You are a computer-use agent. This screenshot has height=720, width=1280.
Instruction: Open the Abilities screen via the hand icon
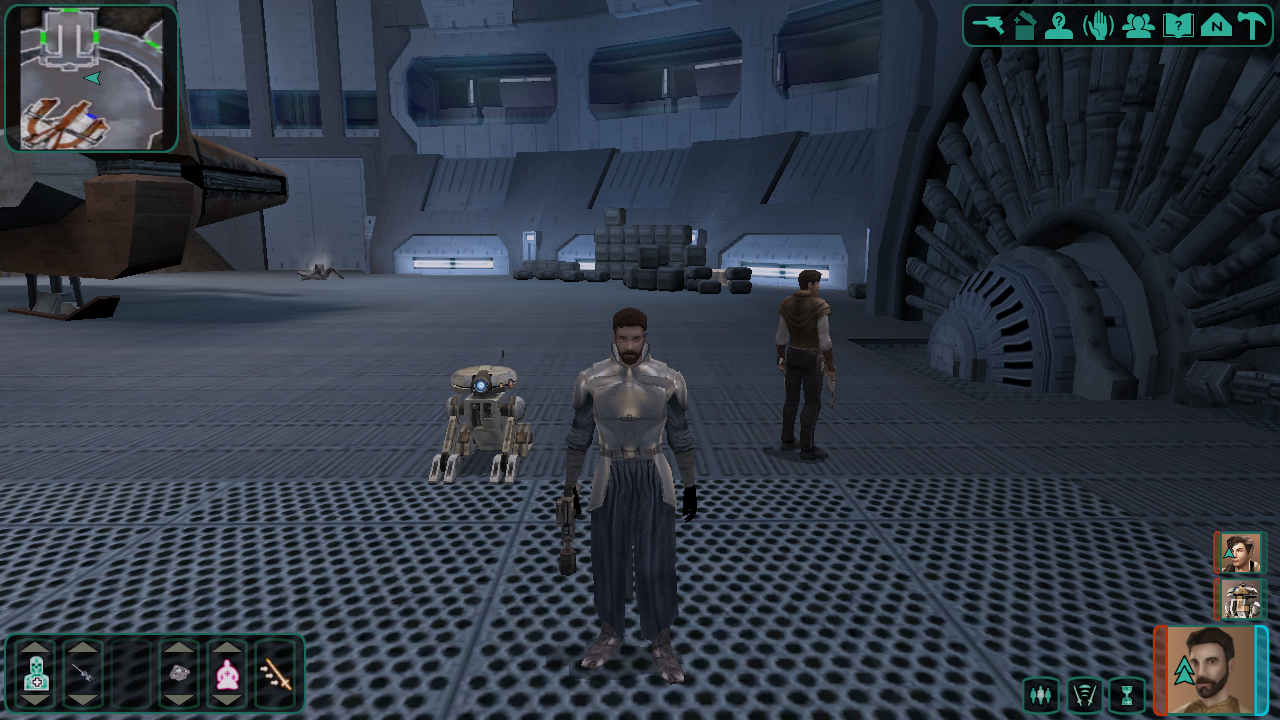click(x=1098, y=25)
